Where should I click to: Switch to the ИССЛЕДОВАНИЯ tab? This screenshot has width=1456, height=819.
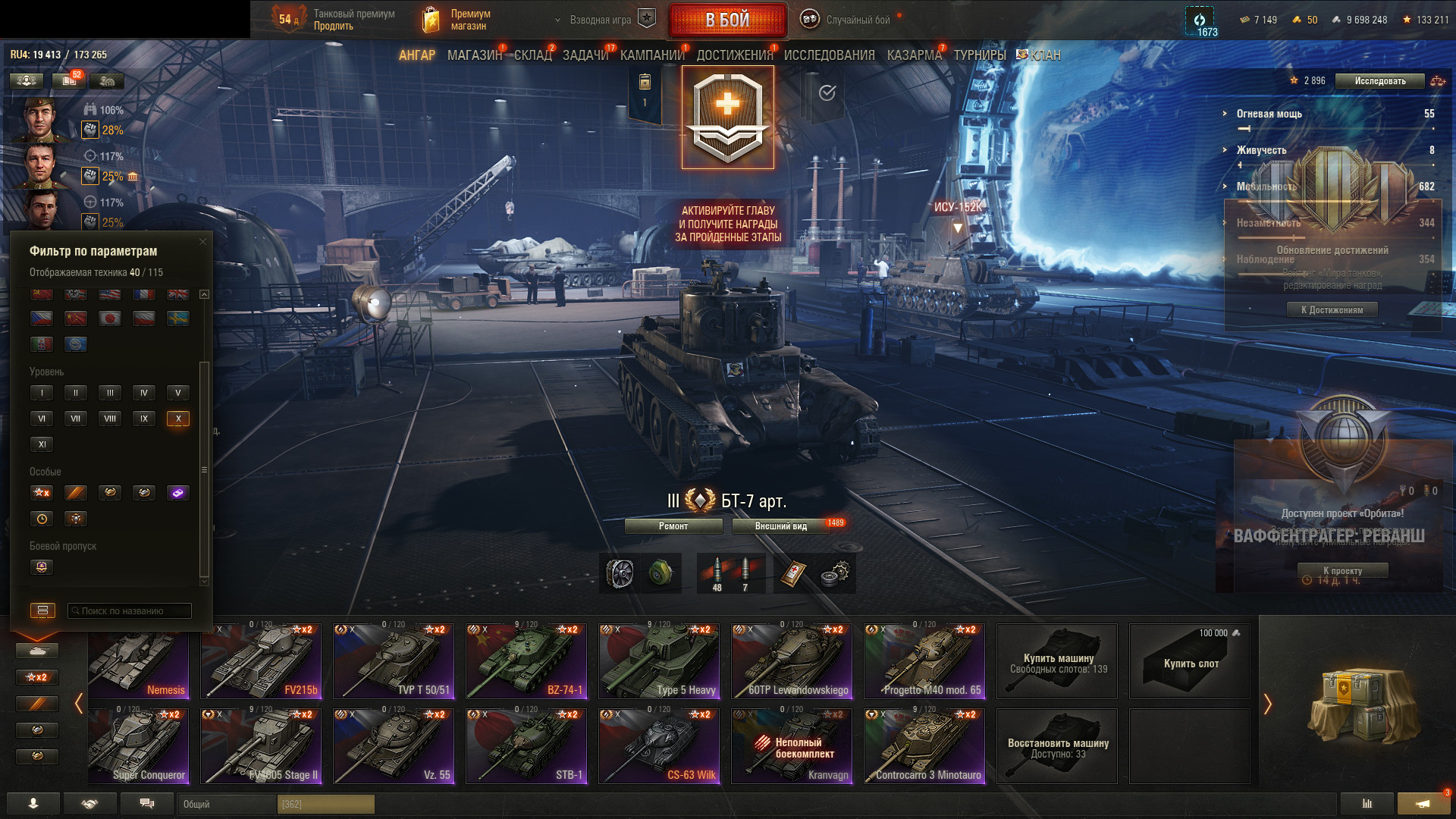click(x=829, y=55)
